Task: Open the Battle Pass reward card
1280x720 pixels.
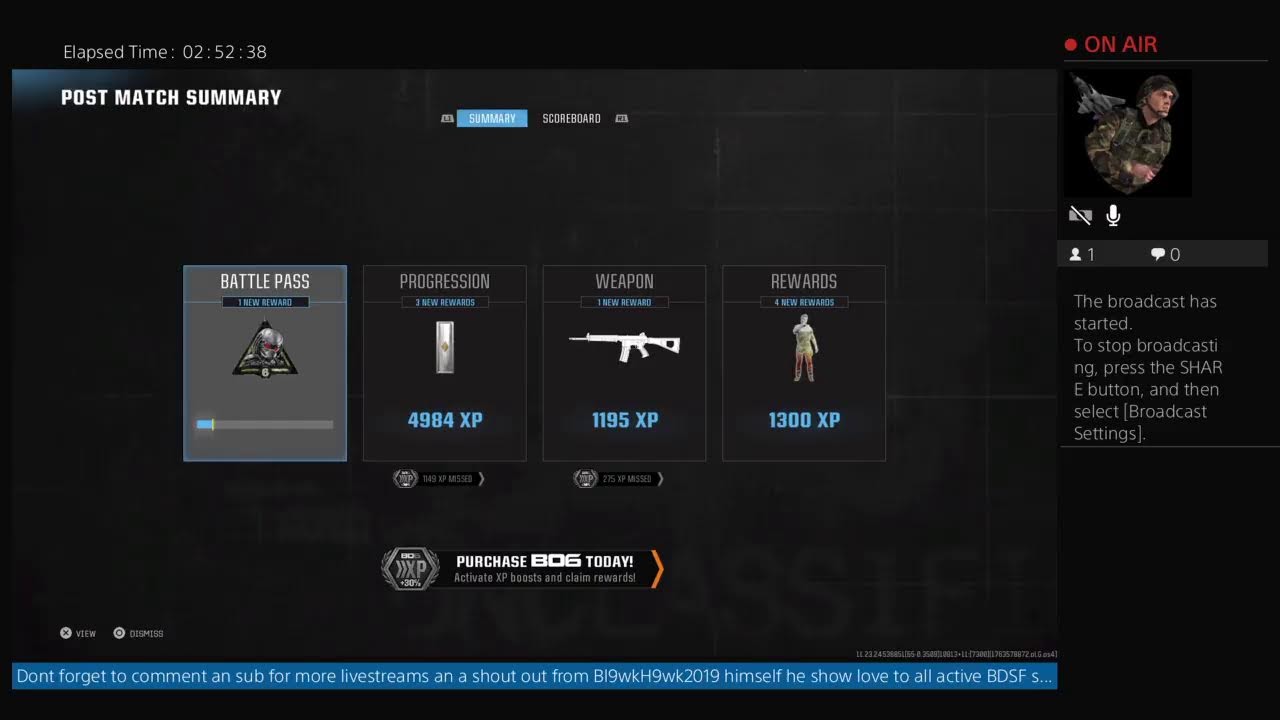Action: [x=265, y=363]
